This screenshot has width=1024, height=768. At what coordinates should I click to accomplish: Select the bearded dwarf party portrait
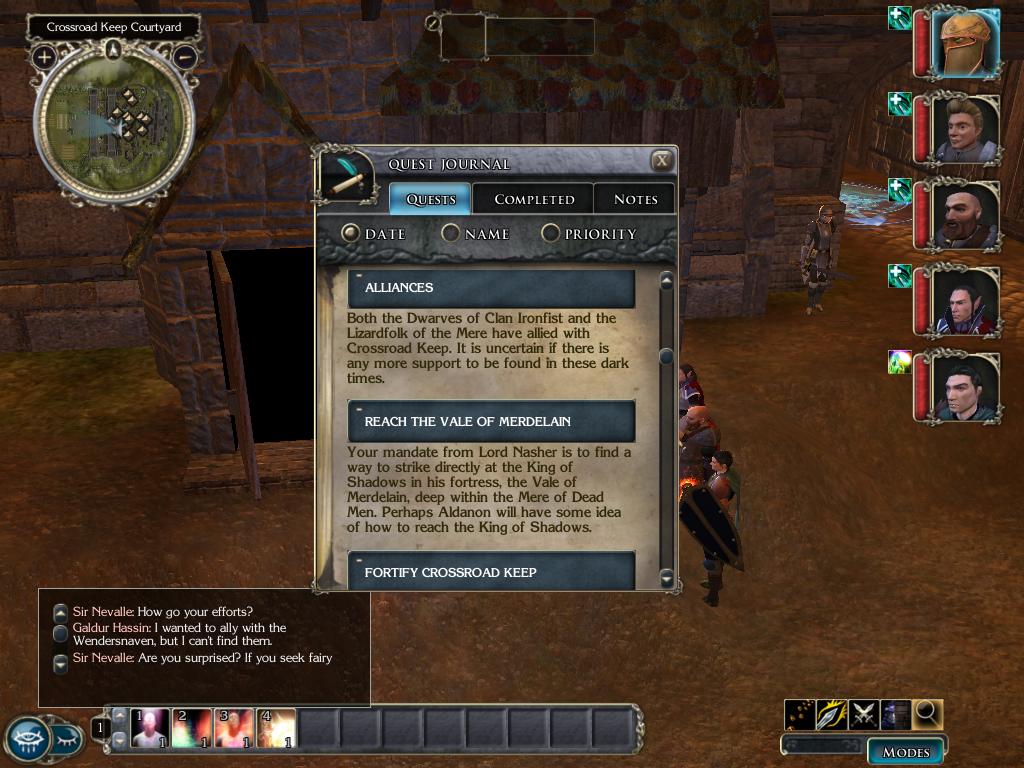tap(965, 215)
